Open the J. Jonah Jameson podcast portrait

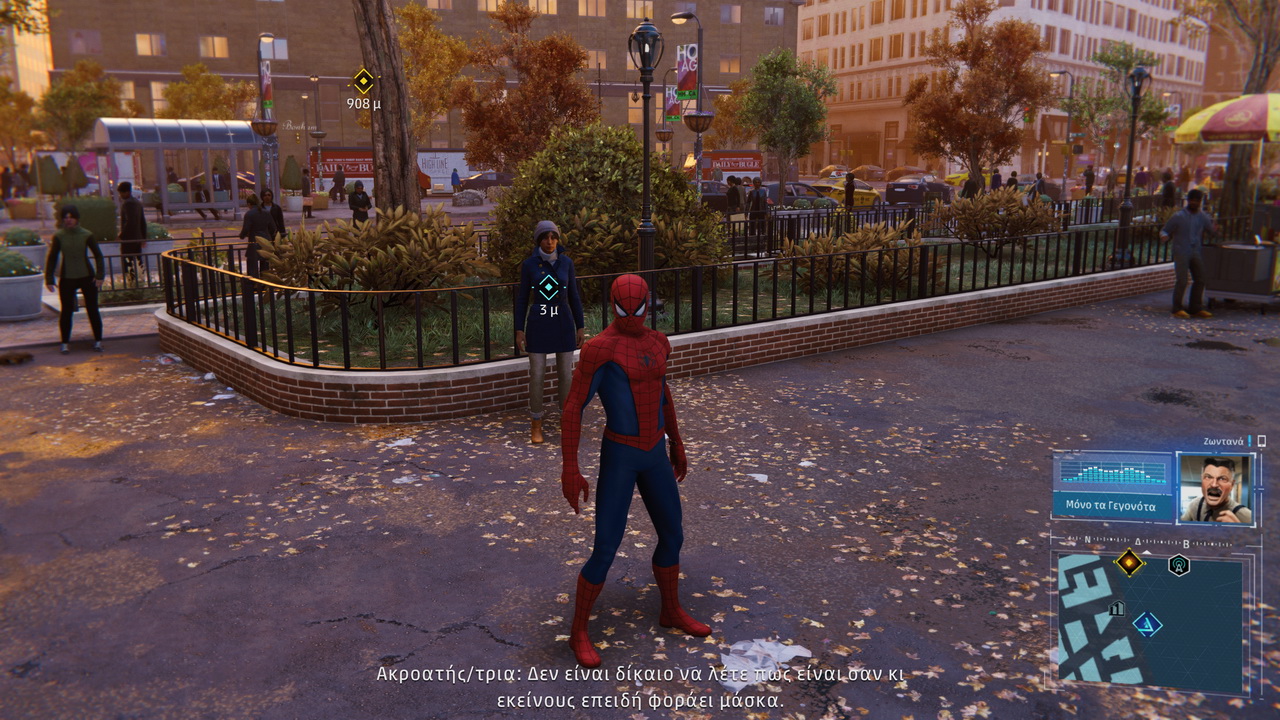[x=1215, y=488]
